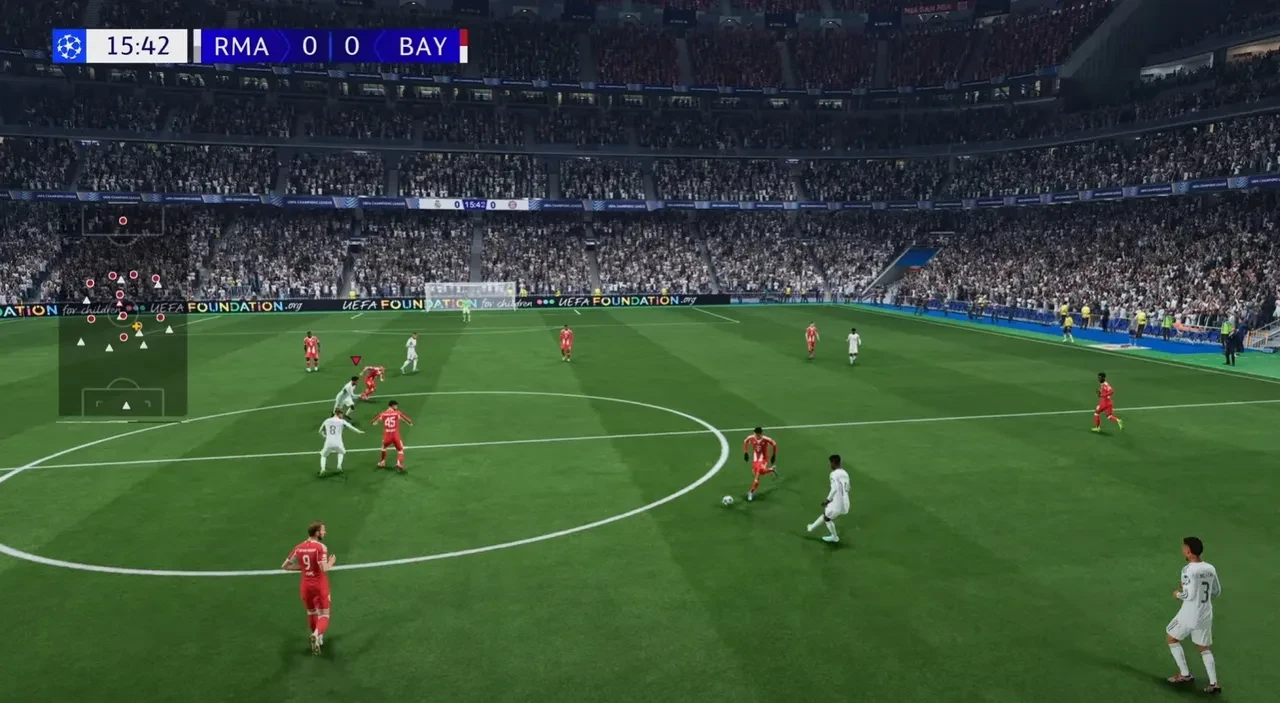Click the Champions League starball logo
1280x703 pixels.
[69, 46]
